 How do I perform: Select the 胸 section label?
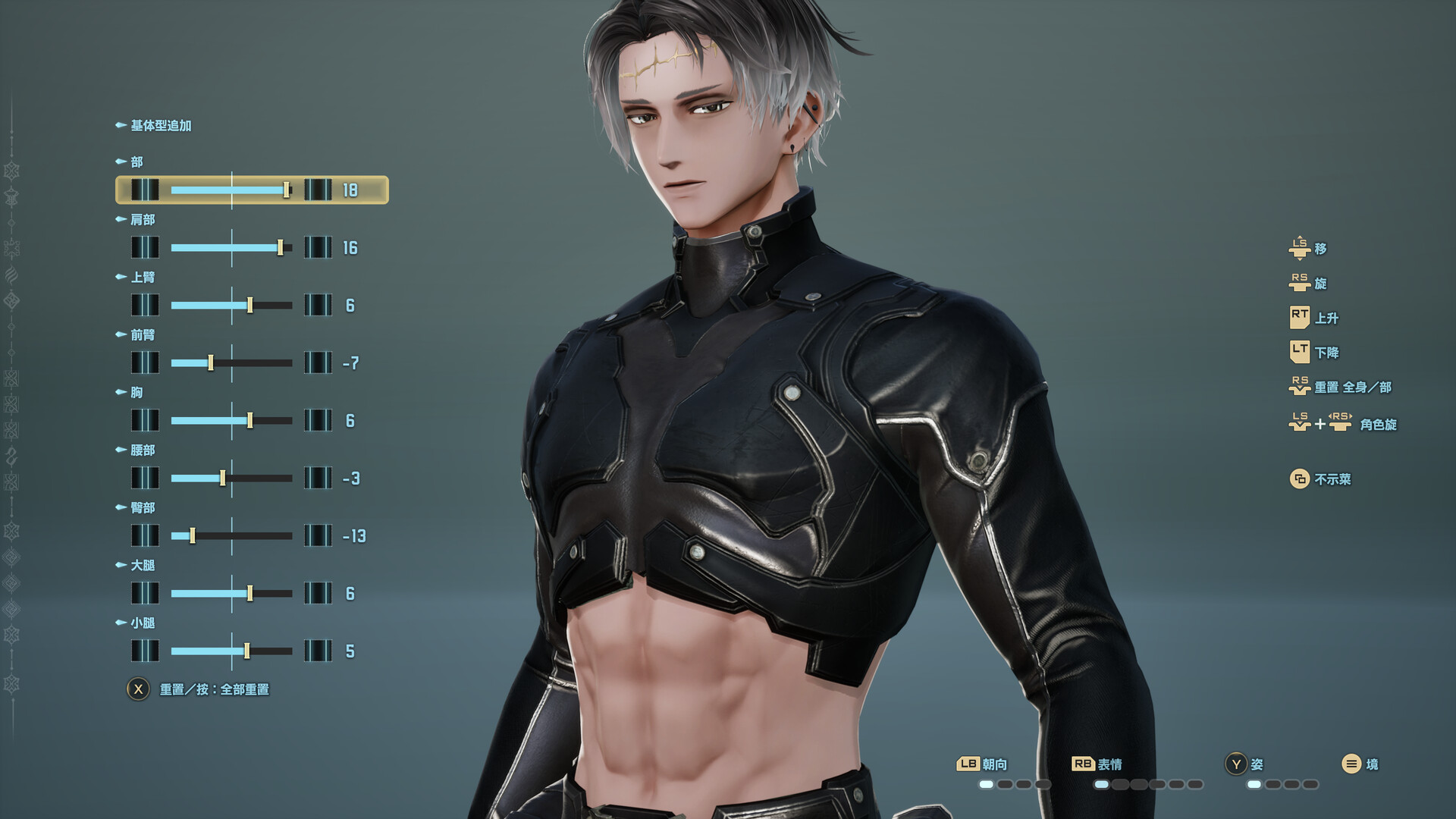tap(137, 392)
